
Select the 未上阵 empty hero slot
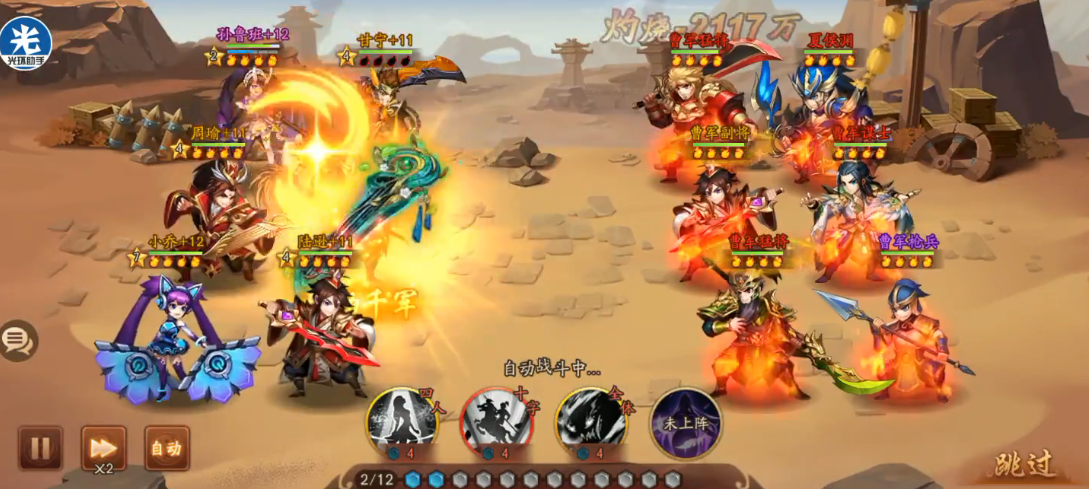pyautogui.click(x=685, y=423)
